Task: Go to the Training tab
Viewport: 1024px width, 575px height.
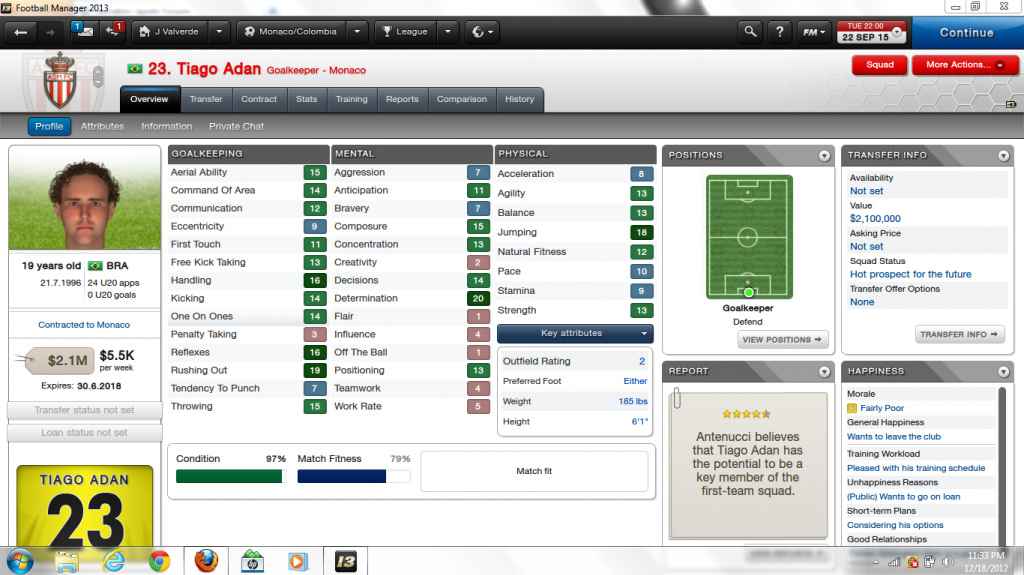Action: pyautogui.click(x=351, y=99)
